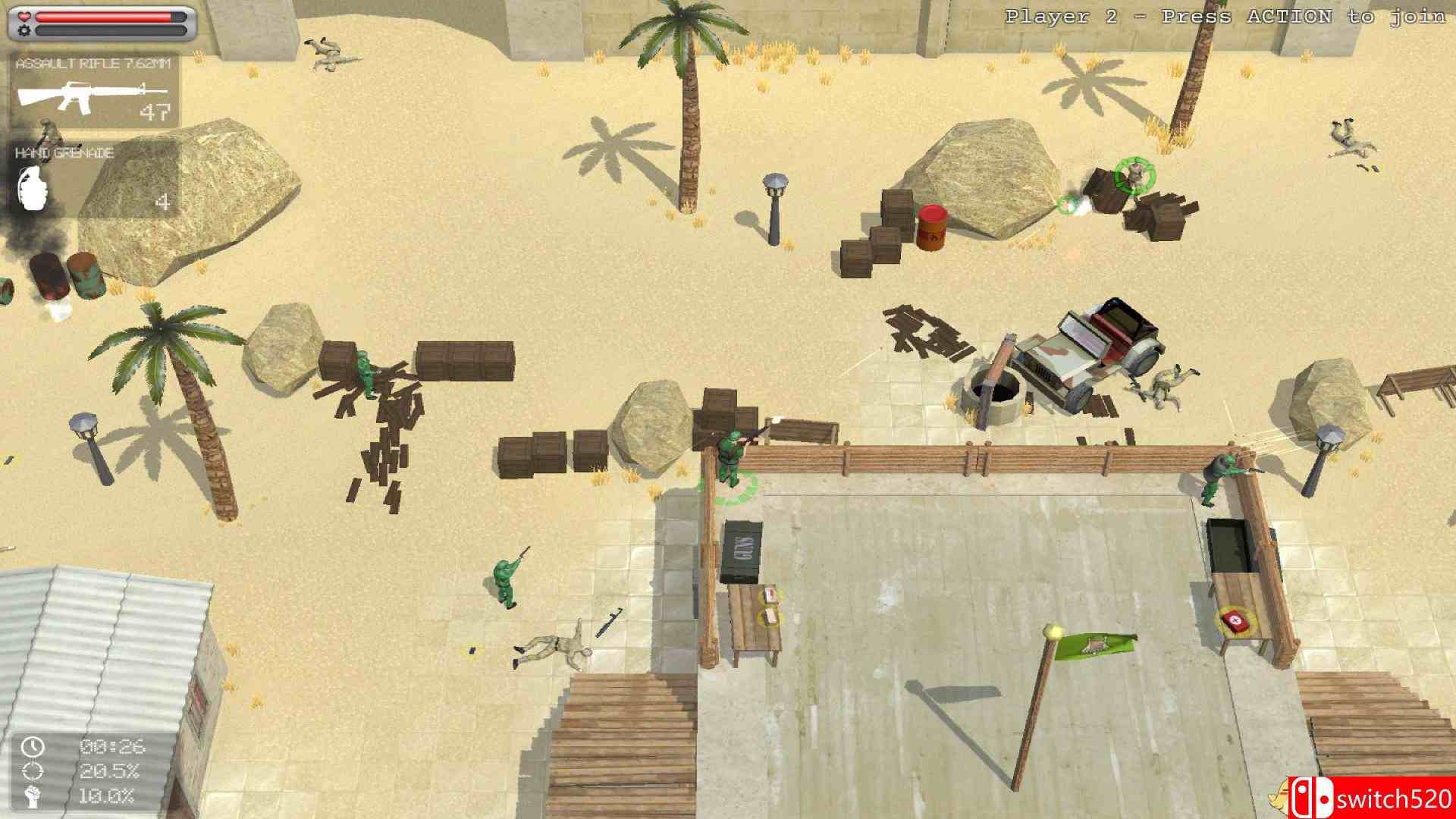Click the ammo count 47 on the rifle panel

pyautogui.click(x=154, y=112)
